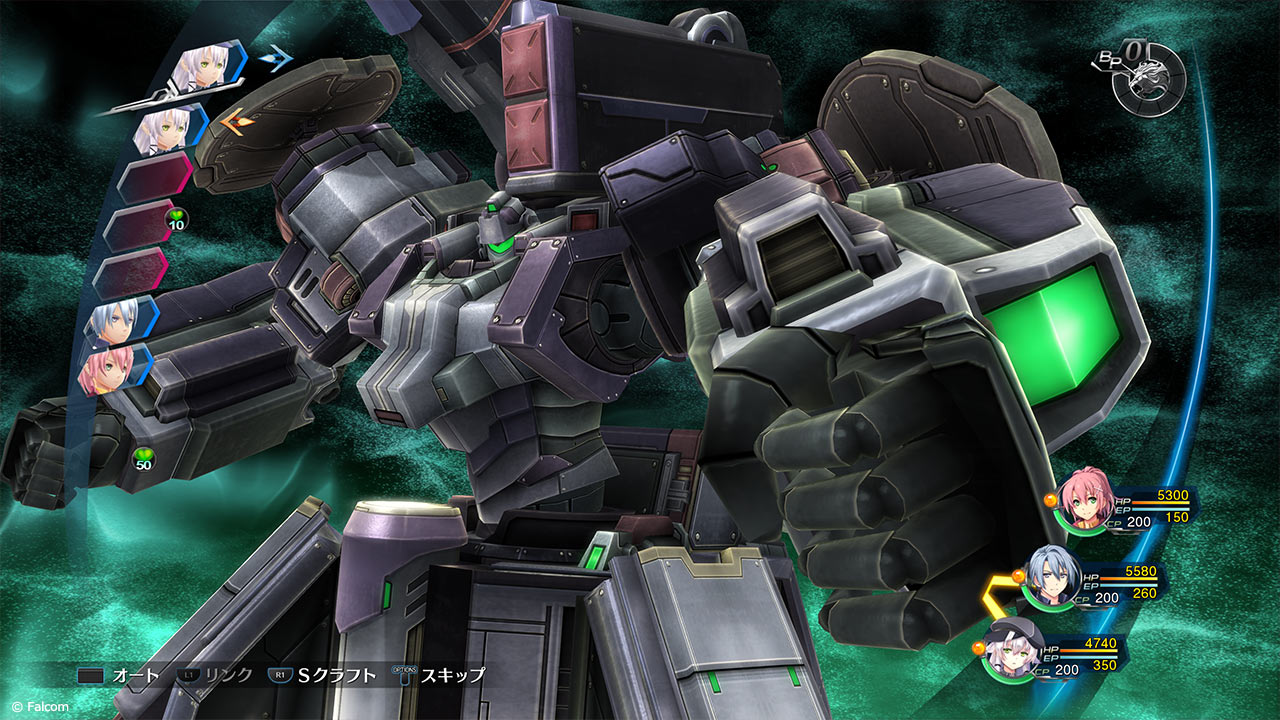1280x720 pixels.
Task: Select the blue-haired swordsman's party status portrait
Action: pyautogui.click(x=1050, y=578)
